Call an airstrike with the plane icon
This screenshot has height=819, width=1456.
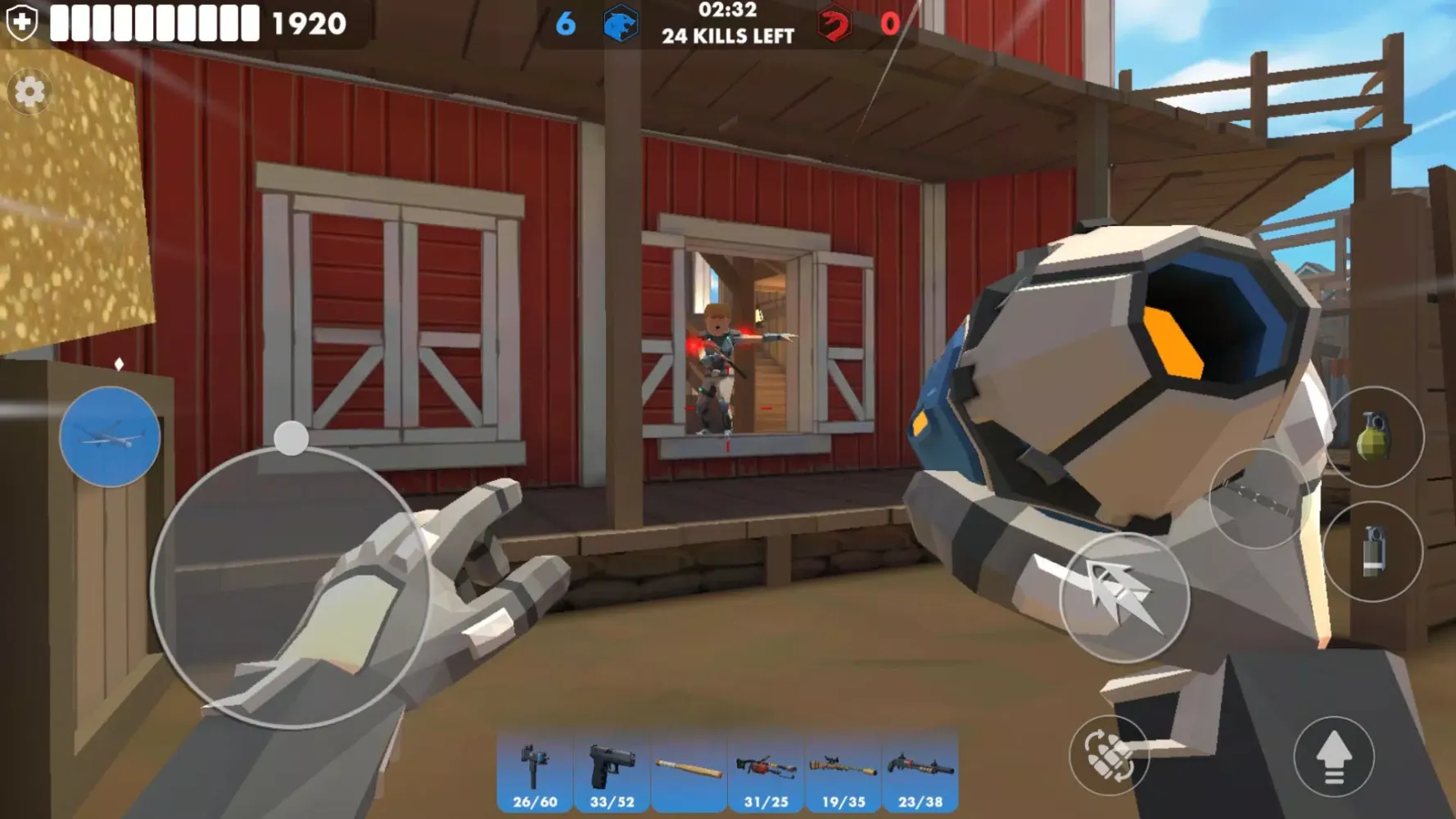(x=109, y=437)
